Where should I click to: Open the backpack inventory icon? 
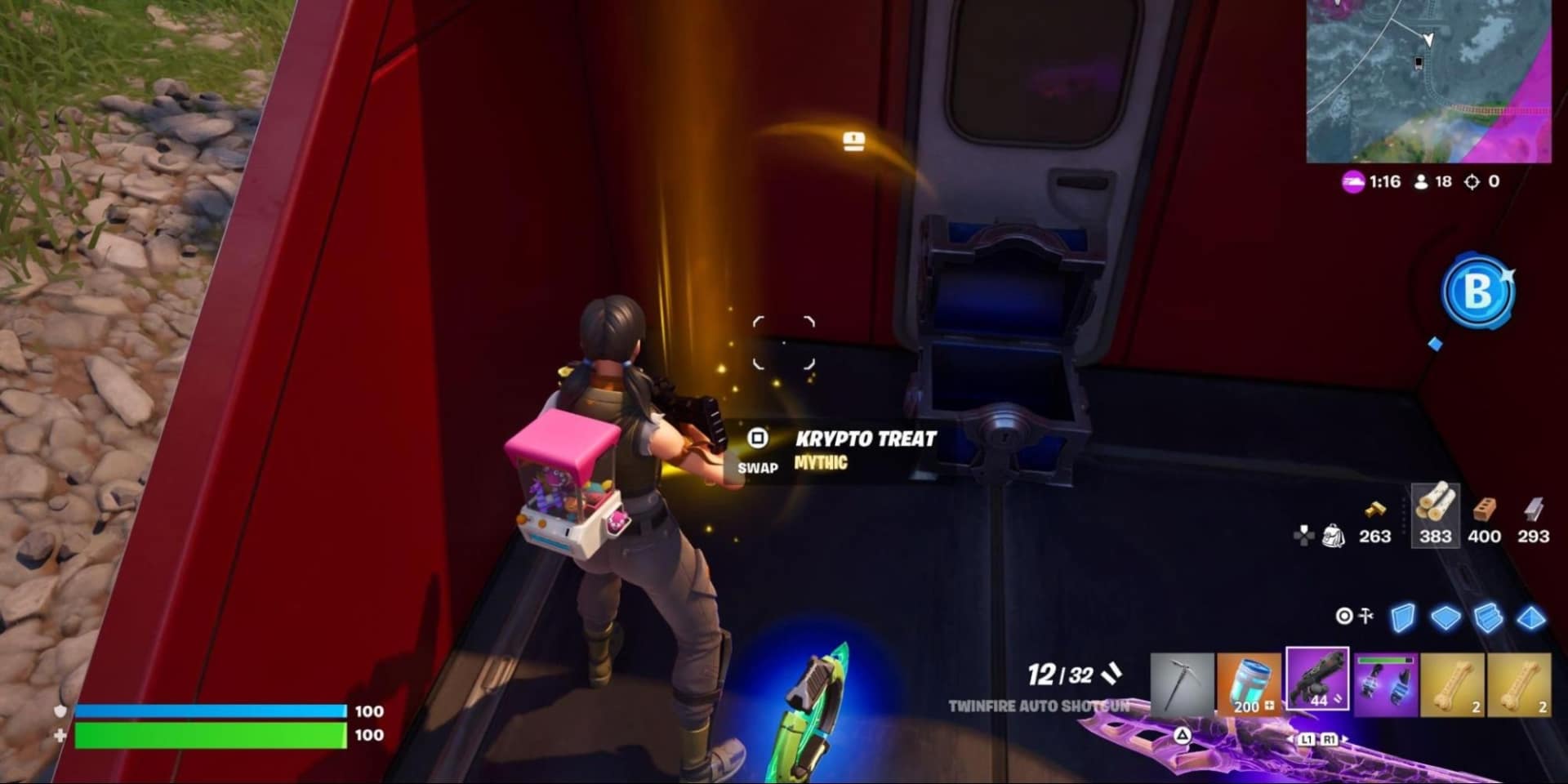[x=1334, y=535]
